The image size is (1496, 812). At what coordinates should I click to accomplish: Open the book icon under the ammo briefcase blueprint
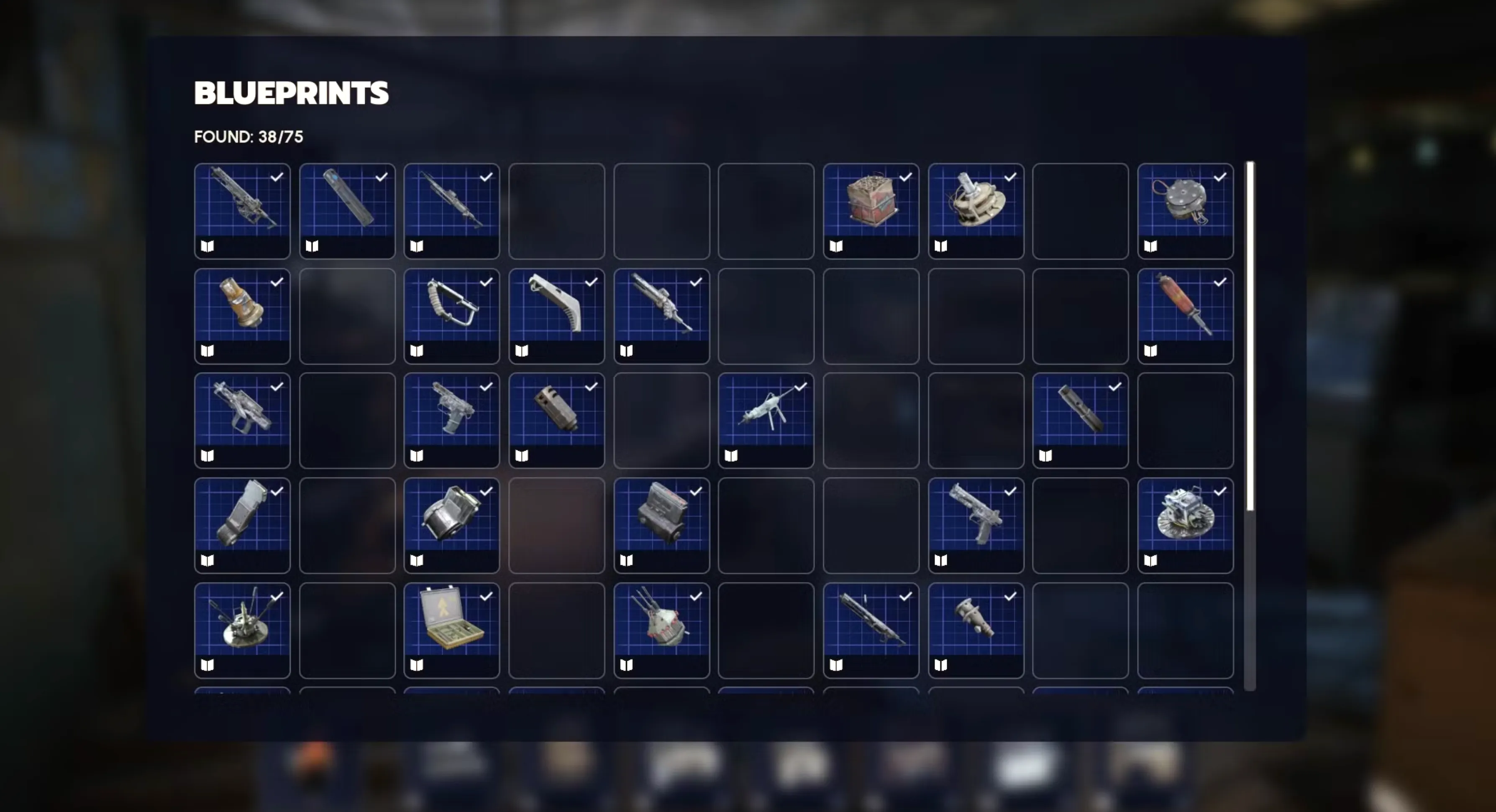(x=416, y=666)
